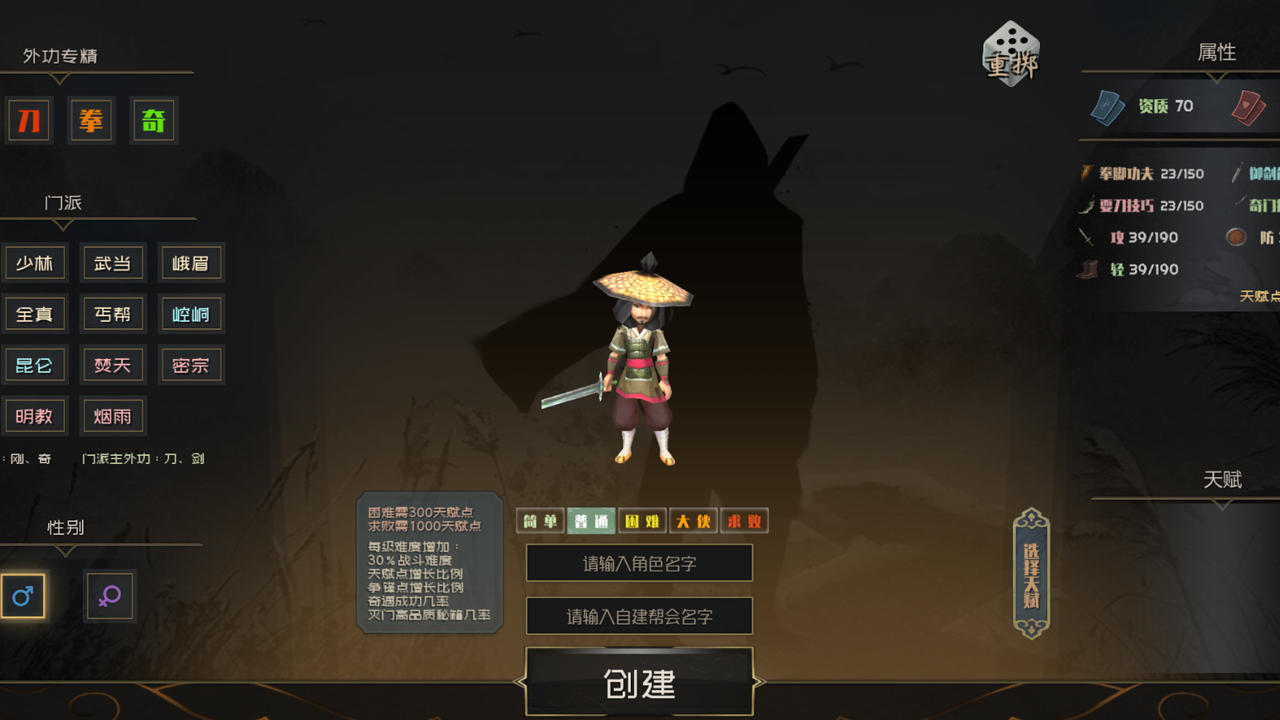Click the 请输入角色名字 name field
Screen dimensions: 1280x720
click(x=639, y=563)
